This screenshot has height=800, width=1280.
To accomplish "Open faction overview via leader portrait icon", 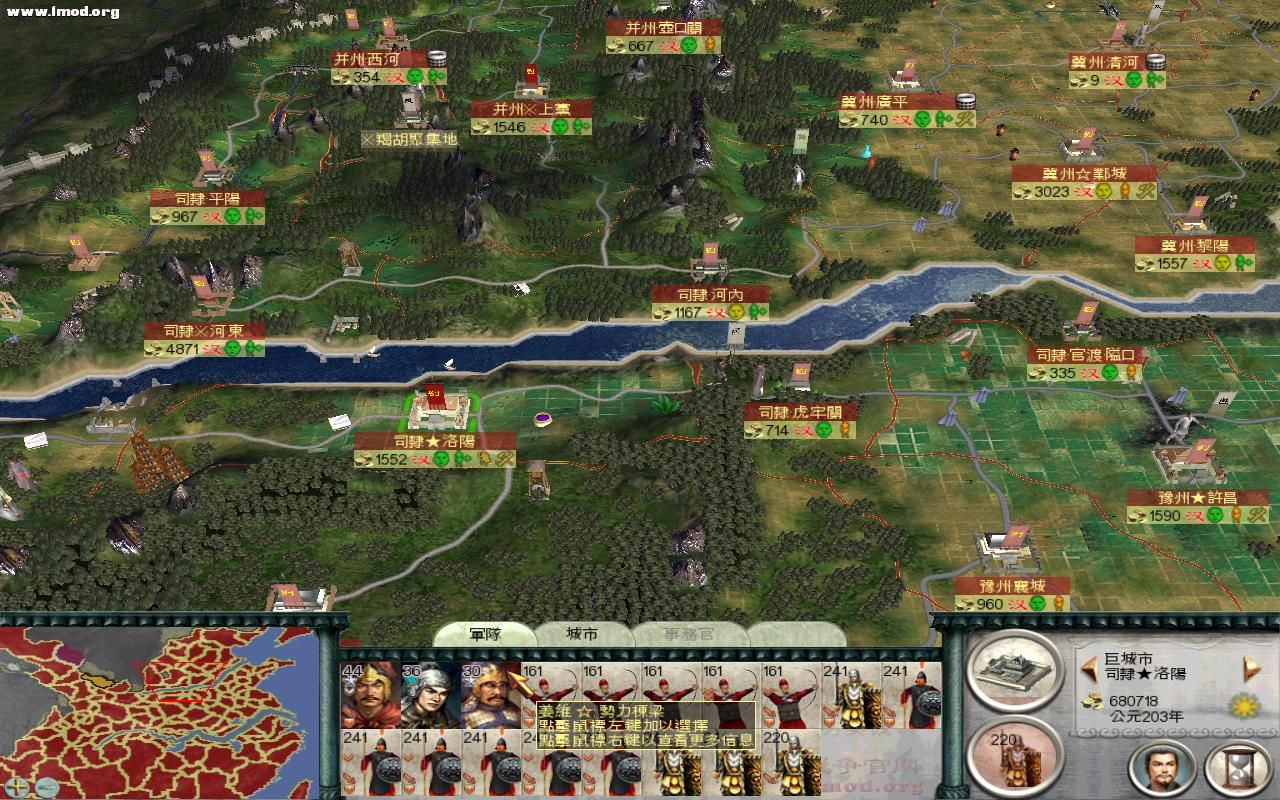I will tap(1160, 770).
